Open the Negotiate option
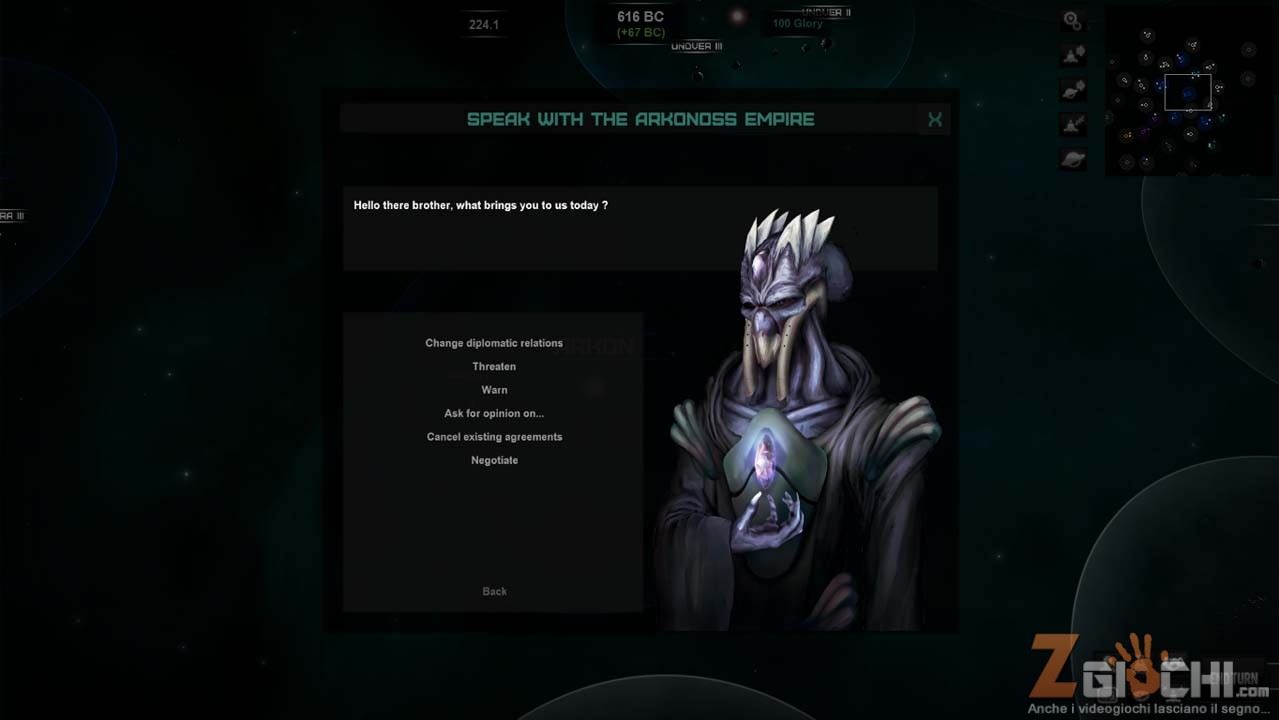1279x720 pixels. [494, 460]
